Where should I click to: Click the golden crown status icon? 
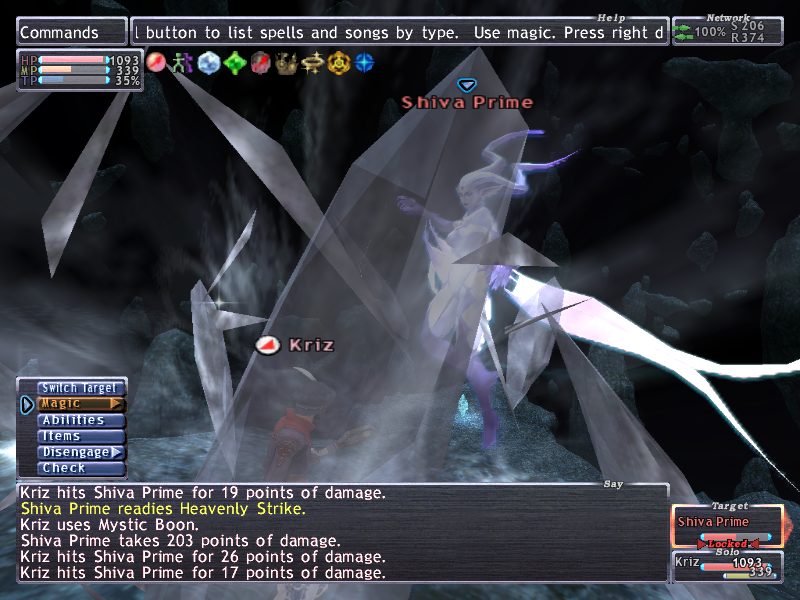pos(286,62)
